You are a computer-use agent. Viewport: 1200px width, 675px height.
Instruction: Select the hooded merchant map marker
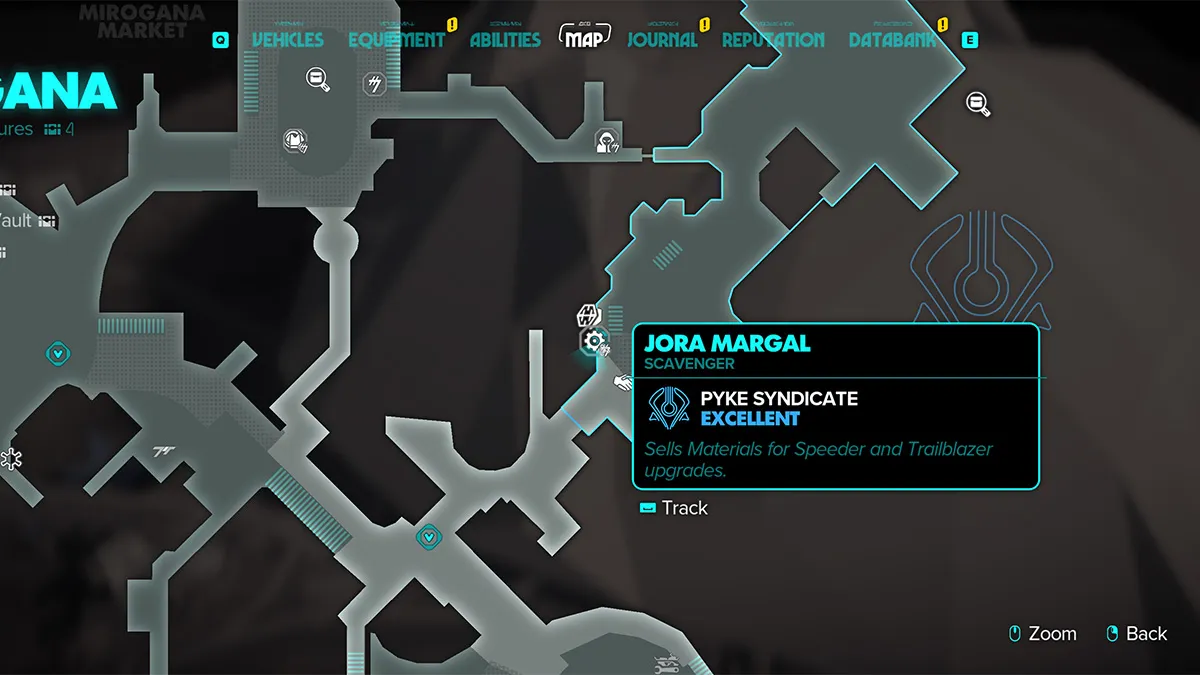coord(607,141)
